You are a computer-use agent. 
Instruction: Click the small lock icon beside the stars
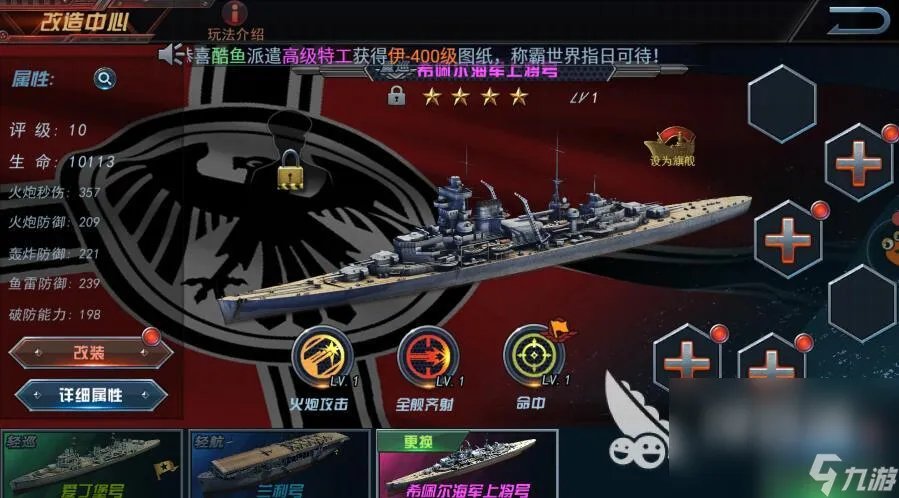click(x=396, y=96)
